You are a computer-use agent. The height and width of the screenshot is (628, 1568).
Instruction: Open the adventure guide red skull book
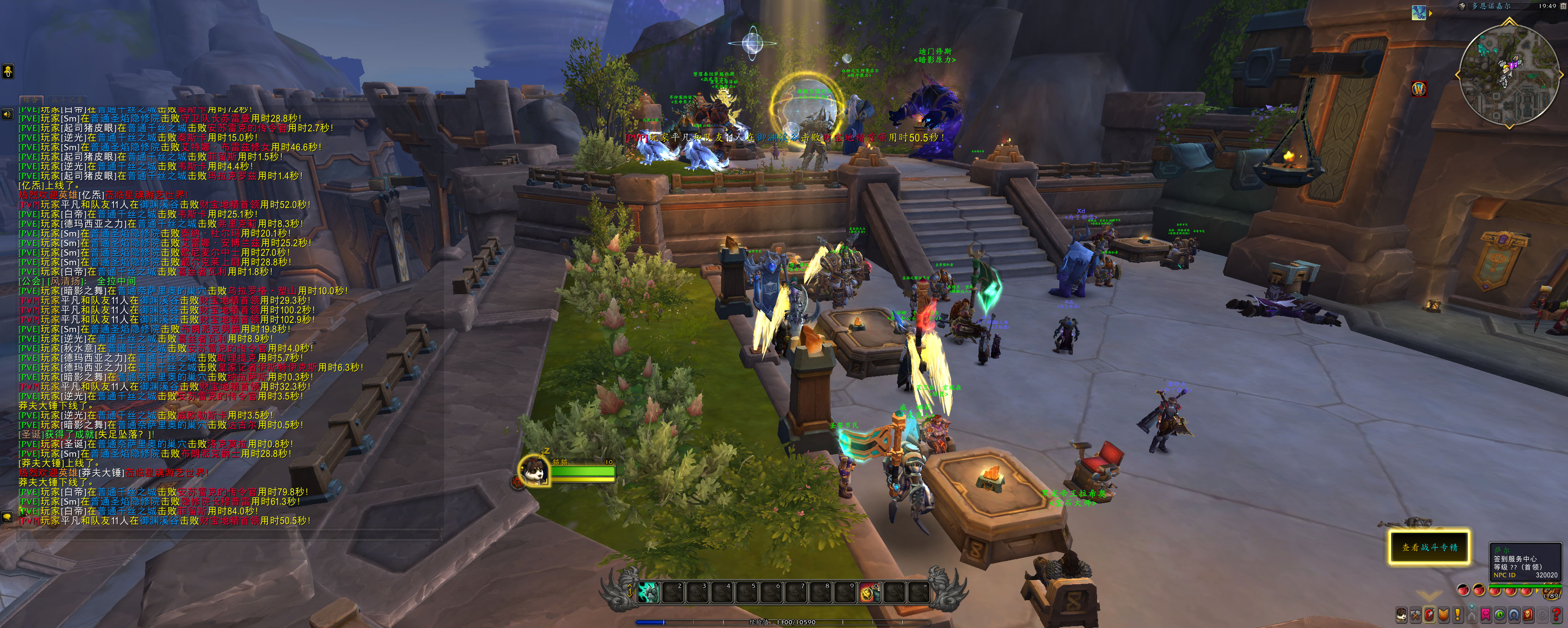coord(1528,615)
